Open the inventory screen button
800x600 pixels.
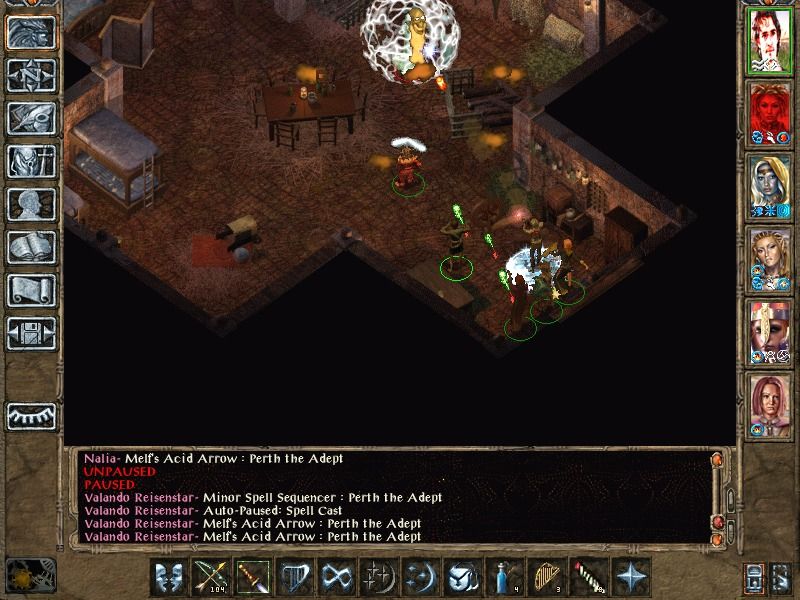coord(31,161)
